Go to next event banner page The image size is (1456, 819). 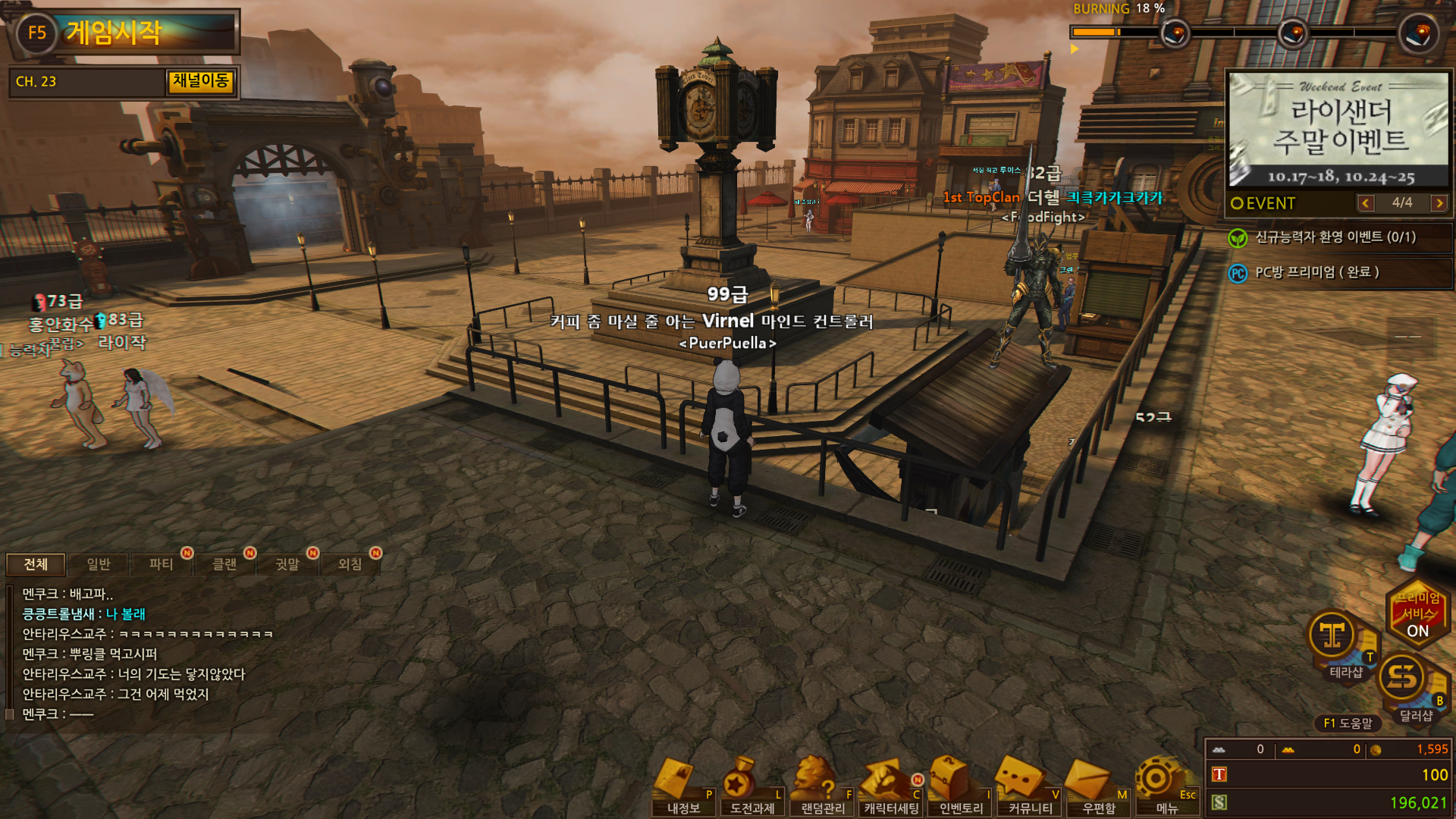[x=1439, y=202]
